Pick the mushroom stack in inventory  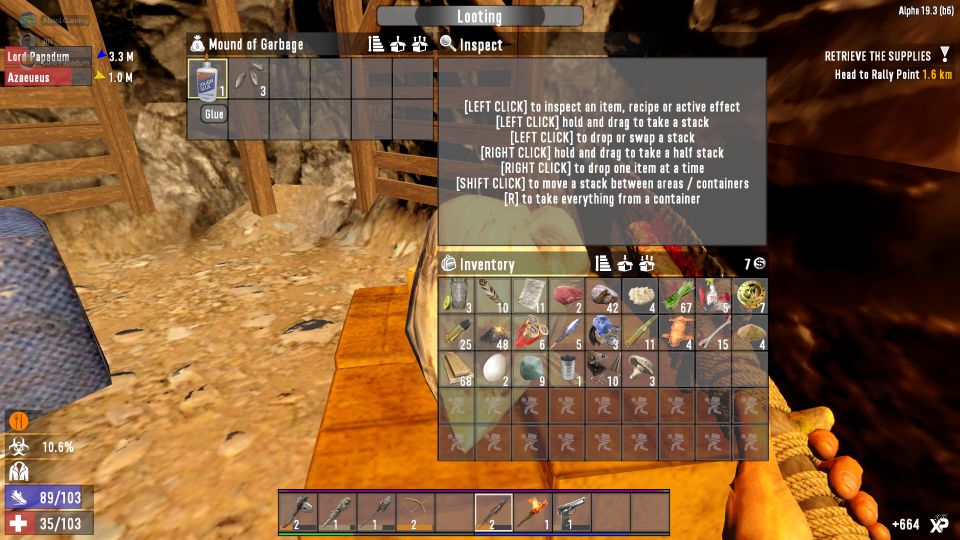coord(640,369)
